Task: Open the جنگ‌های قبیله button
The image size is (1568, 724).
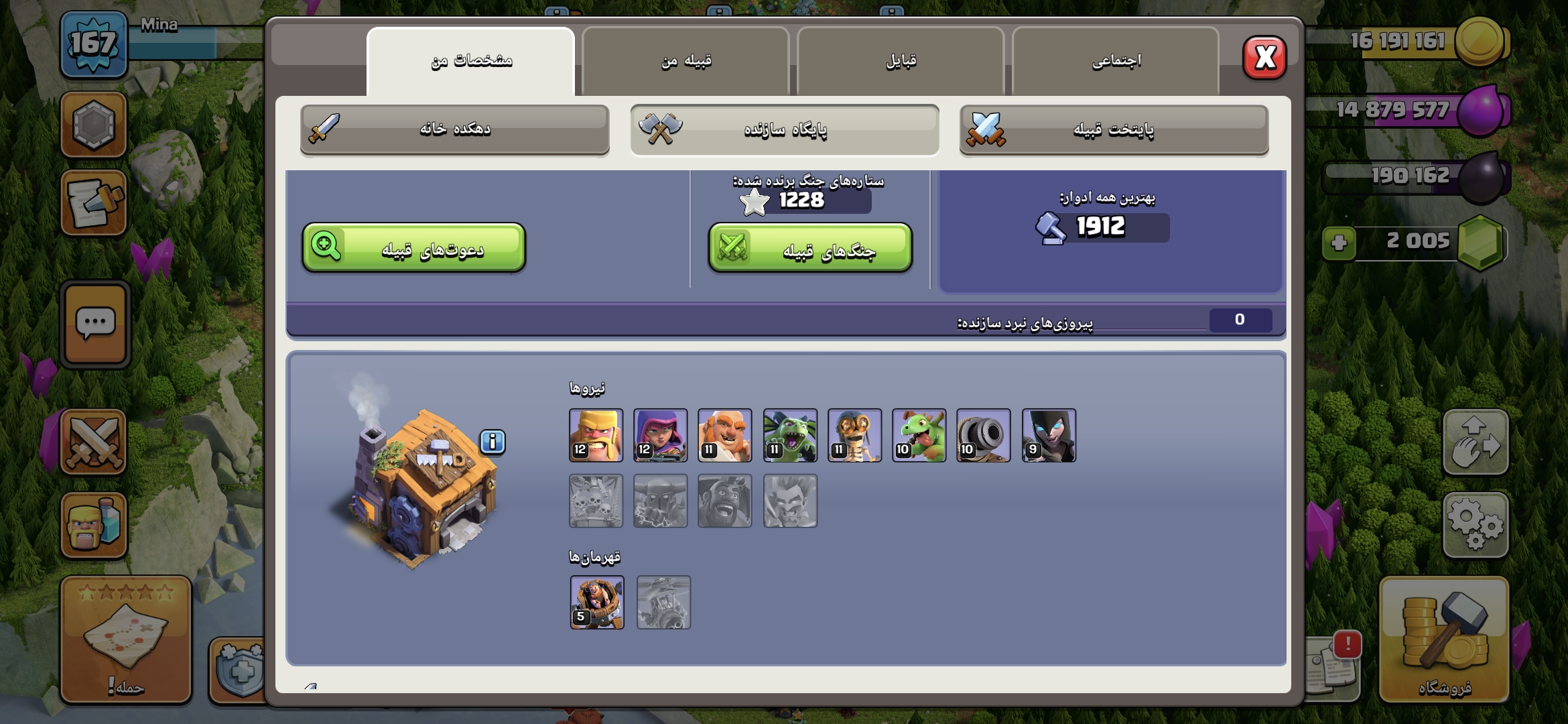Action: coord(810,249)
